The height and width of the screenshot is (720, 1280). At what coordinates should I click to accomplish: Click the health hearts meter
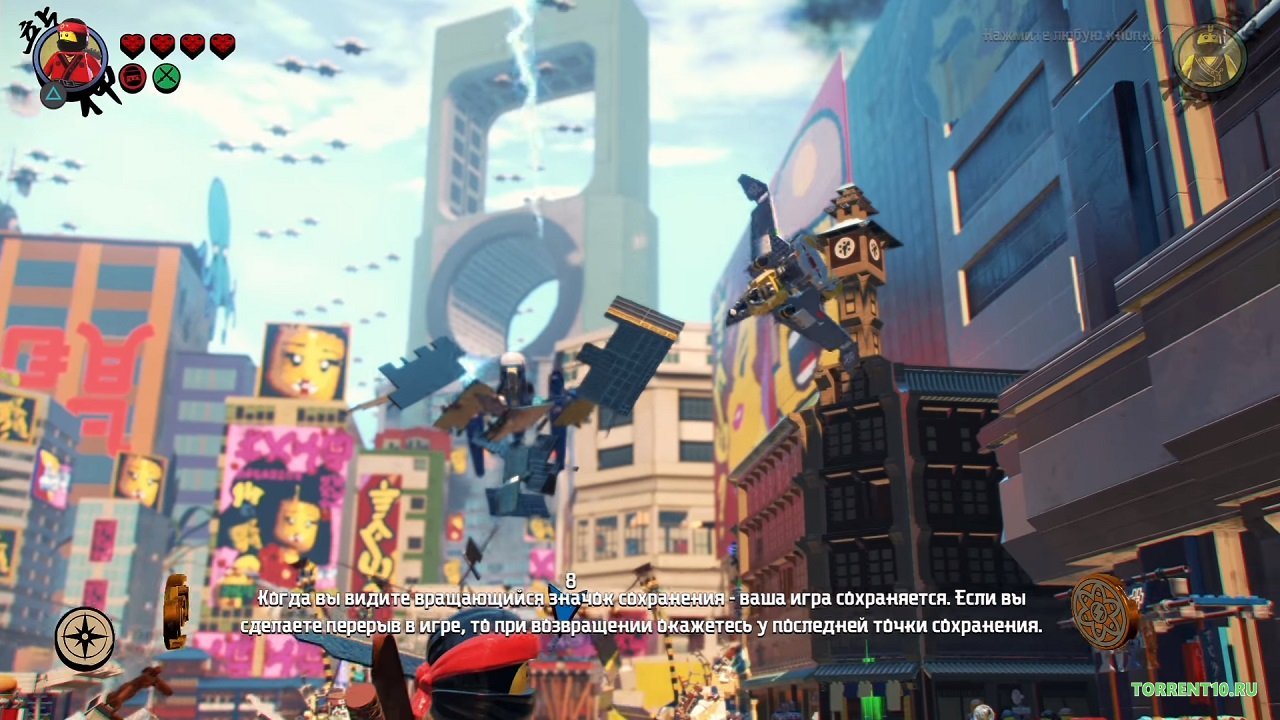pos(177,44)
